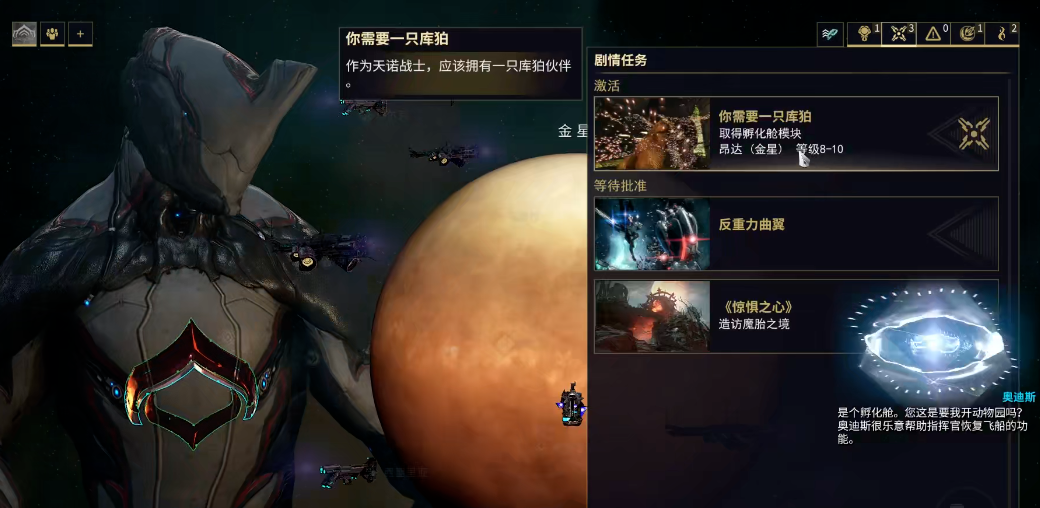Click the plus invite button
The image size is (1040, 508).
pyautogui.click(x=80, y=34)
